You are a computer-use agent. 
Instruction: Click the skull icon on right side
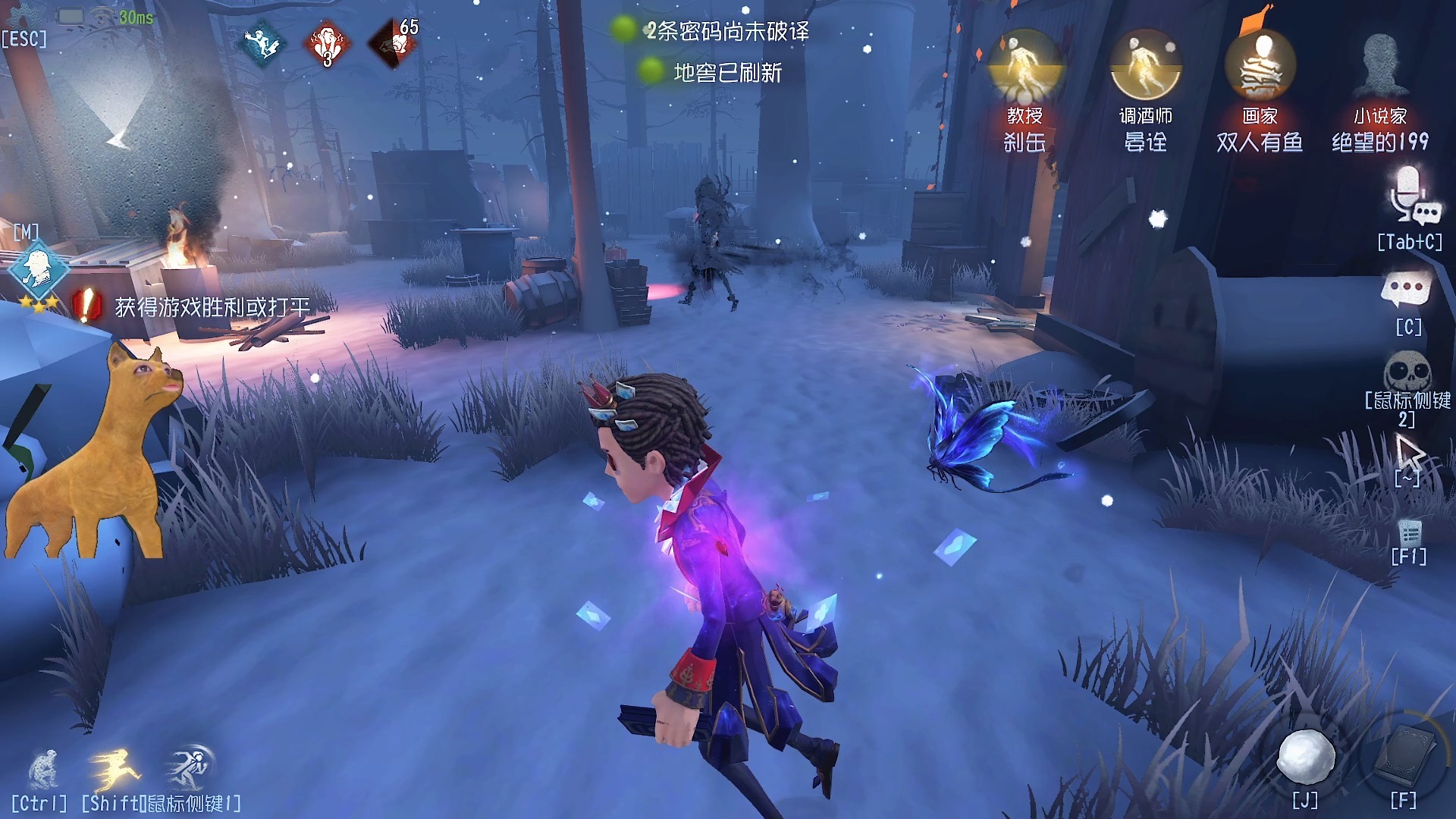1407,372
